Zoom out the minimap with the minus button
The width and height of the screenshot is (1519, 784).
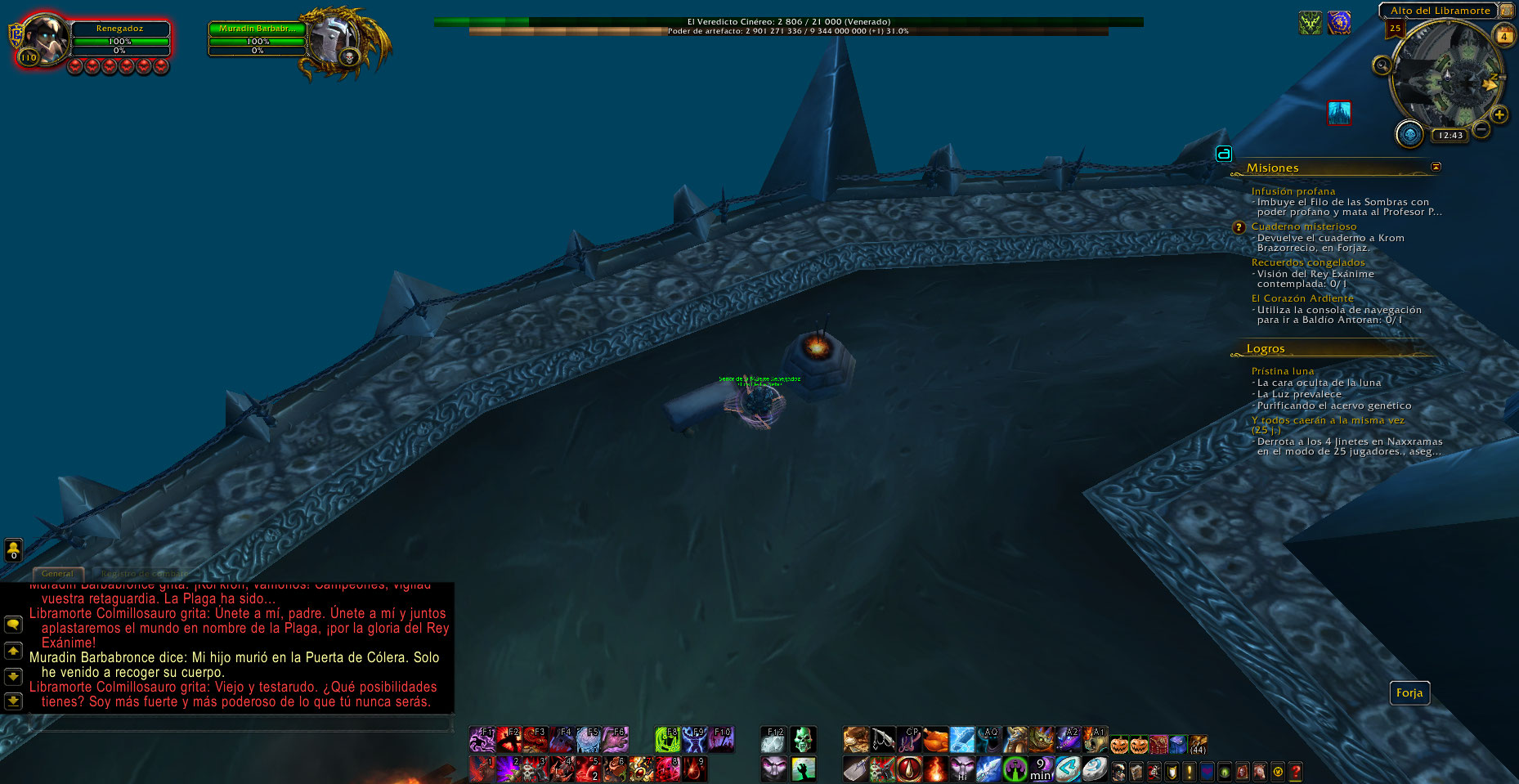tap(1481, 129)
